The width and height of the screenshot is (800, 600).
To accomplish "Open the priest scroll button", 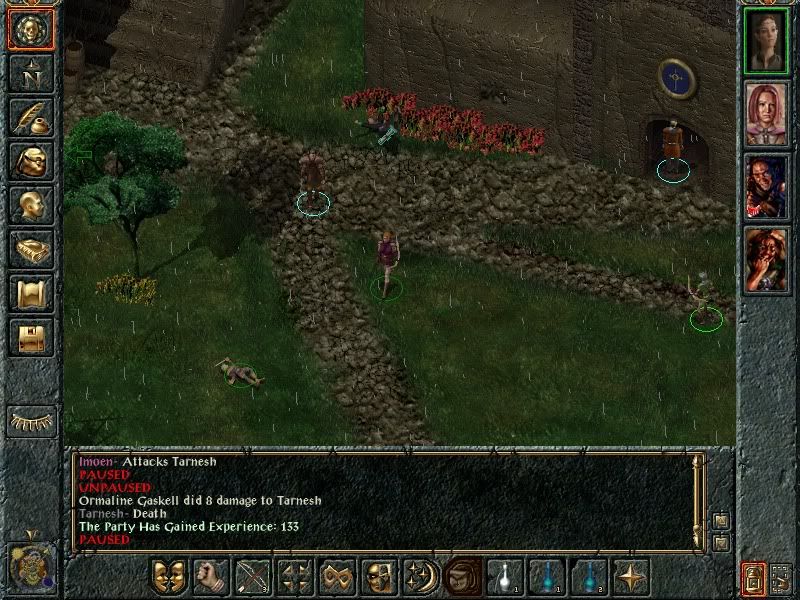I will click(31, 293).
